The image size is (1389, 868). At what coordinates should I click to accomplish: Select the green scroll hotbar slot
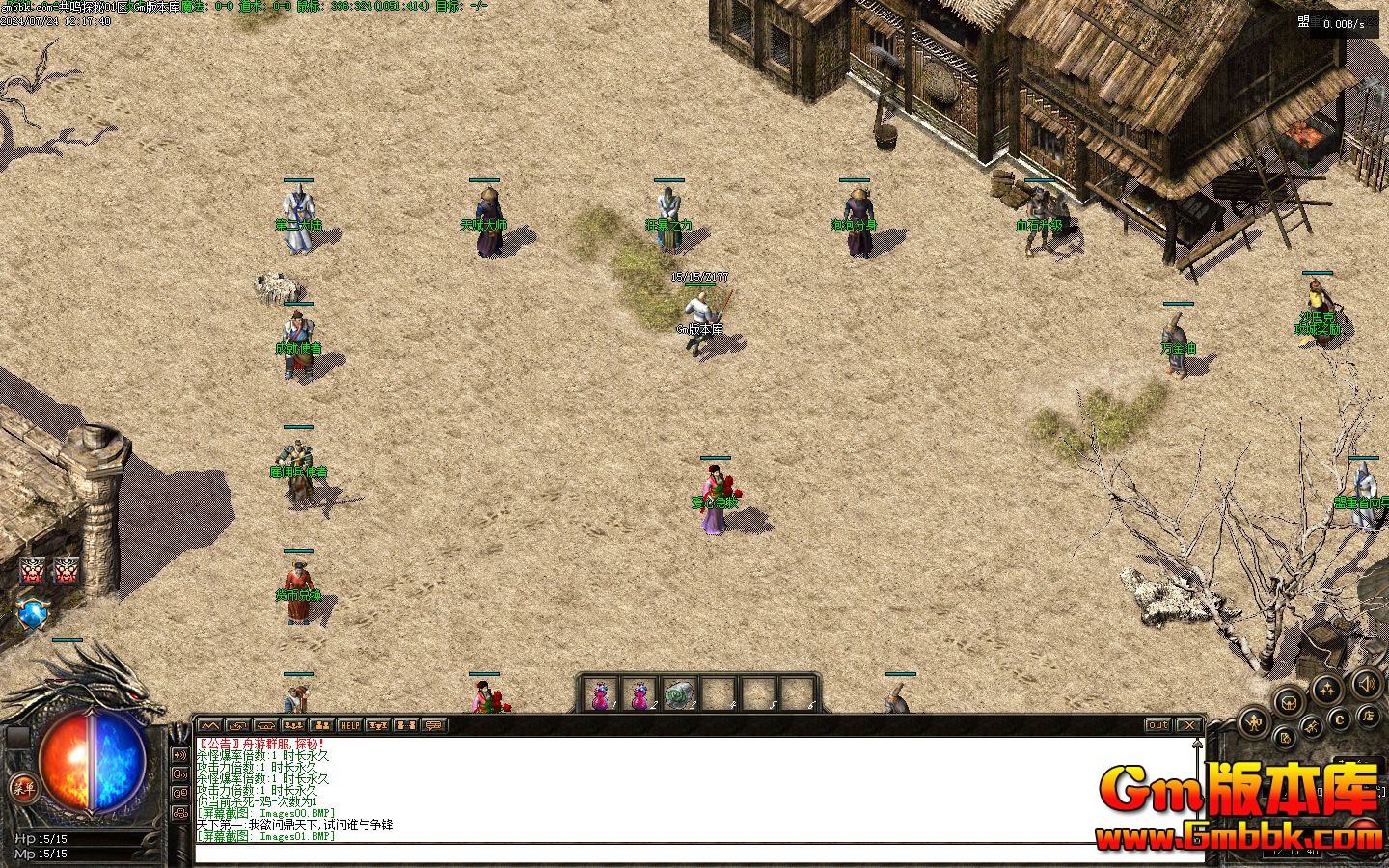(679, 694)
